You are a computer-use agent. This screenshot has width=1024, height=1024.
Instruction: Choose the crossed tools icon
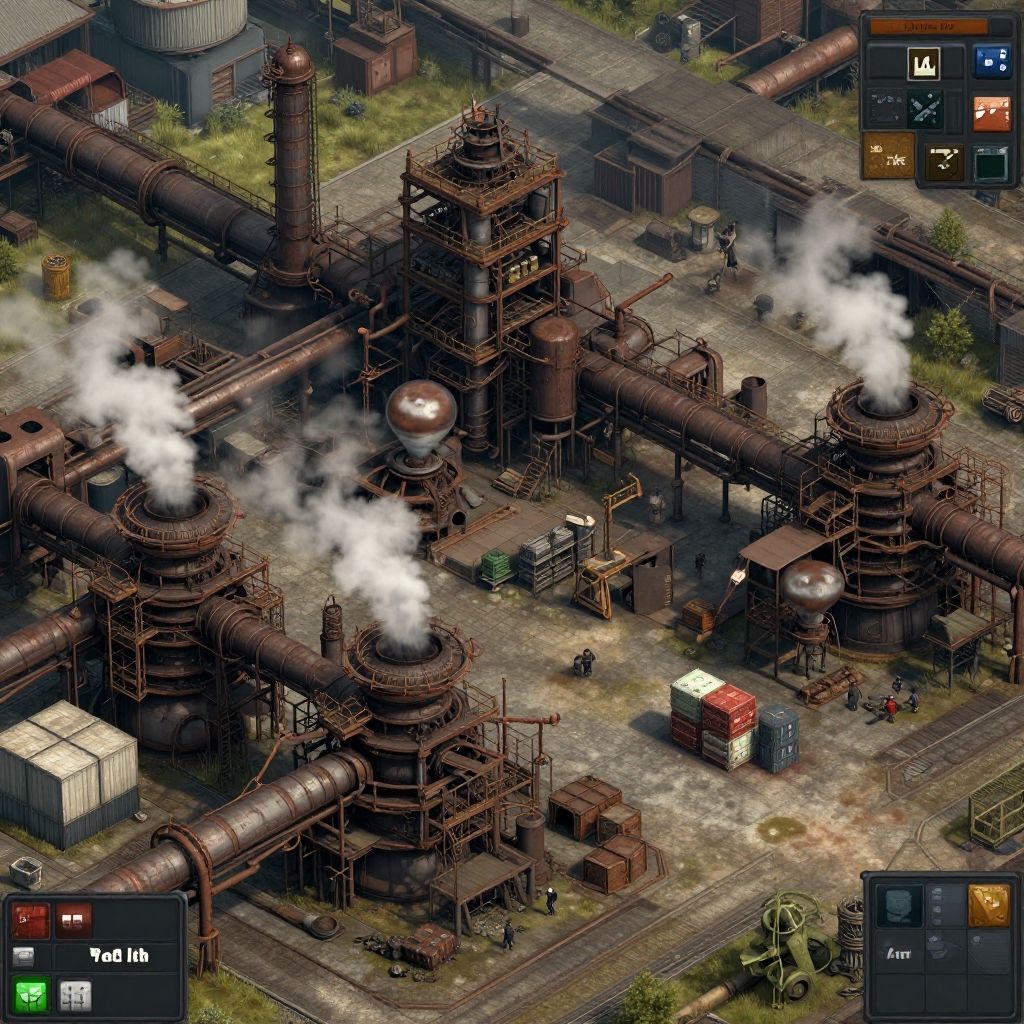(x=924, y=109)
